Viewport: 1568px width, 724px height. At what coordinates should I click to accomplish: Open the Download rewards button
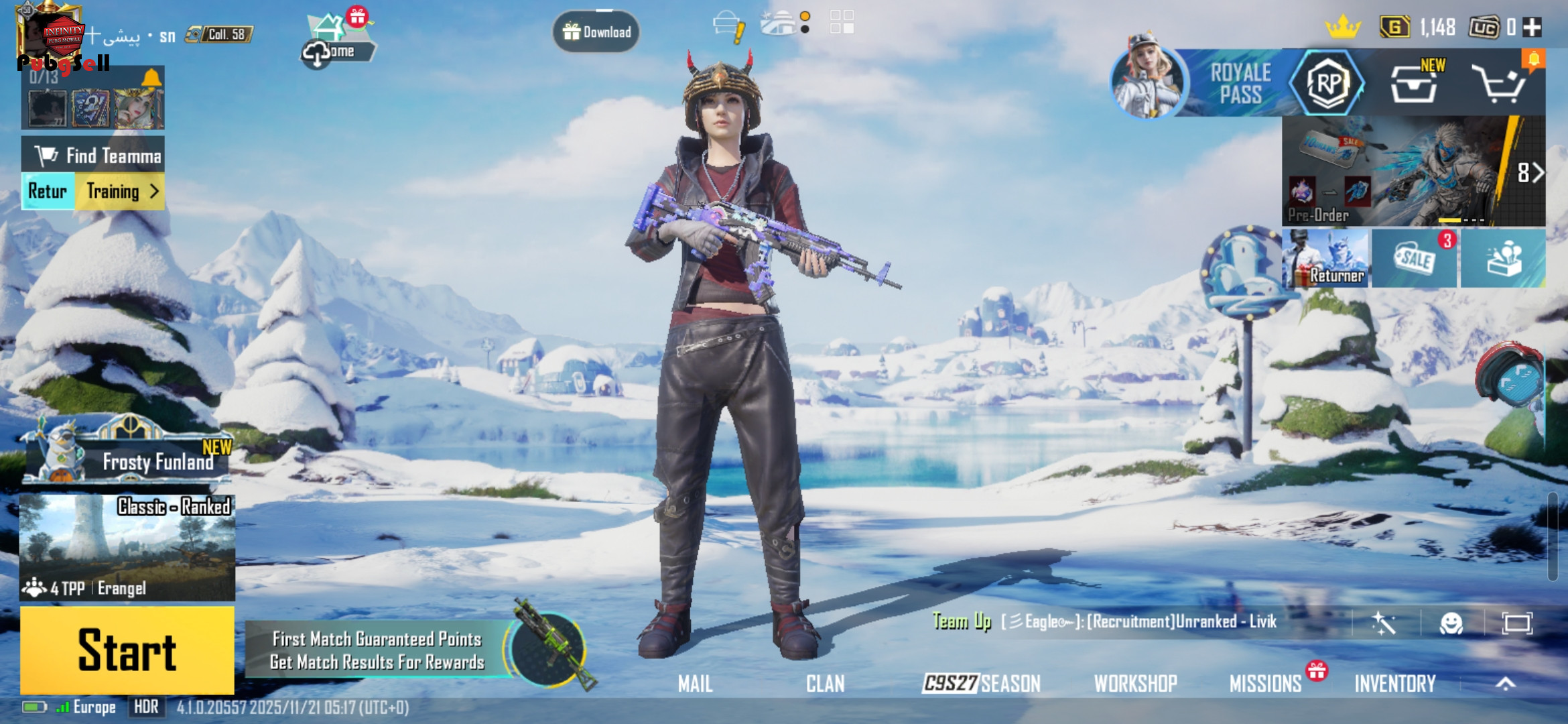click(596, 32)
